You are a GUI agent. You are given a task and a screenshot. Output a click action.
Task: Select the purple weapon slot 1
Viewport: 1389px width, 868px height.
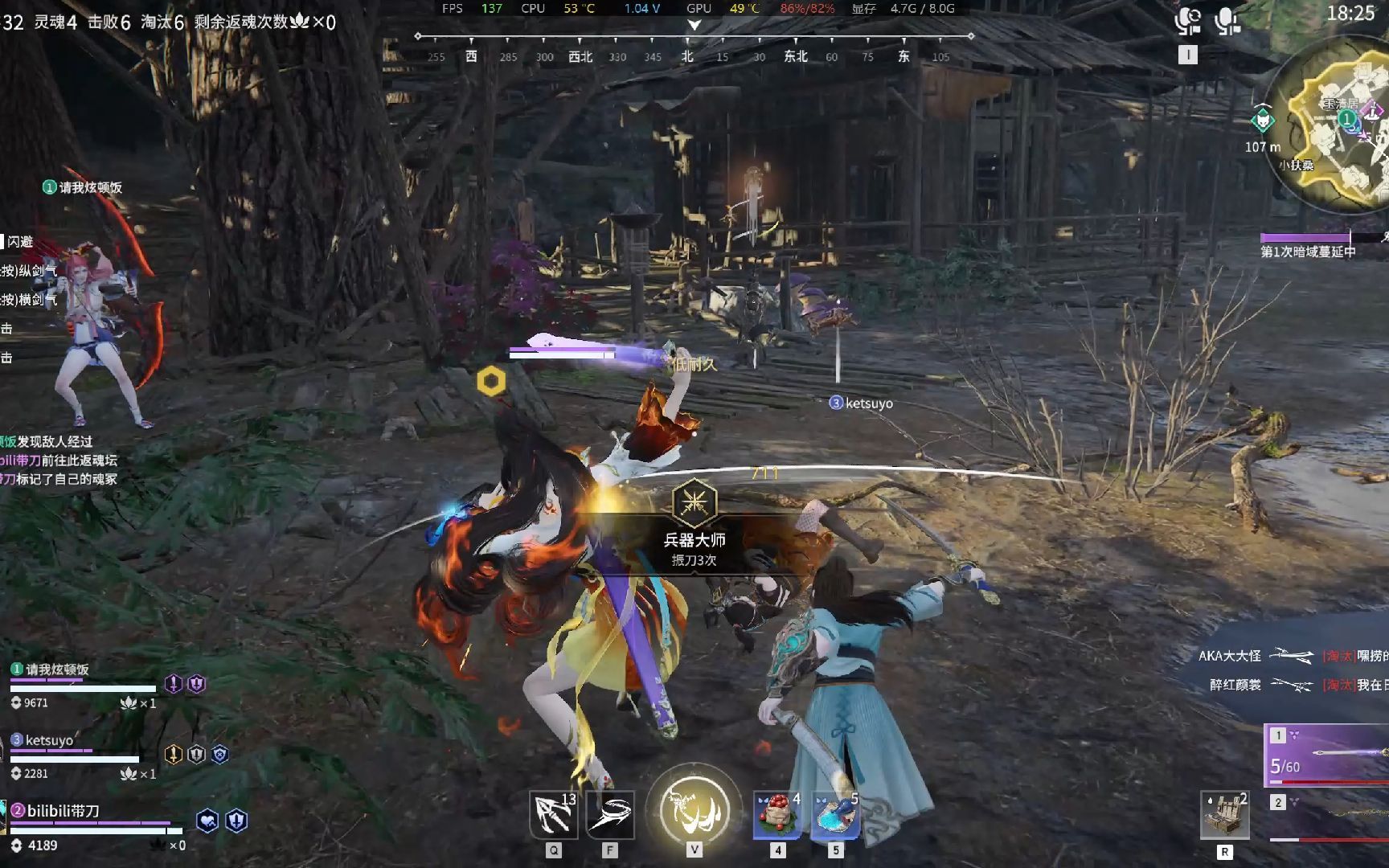point(1328,754)
